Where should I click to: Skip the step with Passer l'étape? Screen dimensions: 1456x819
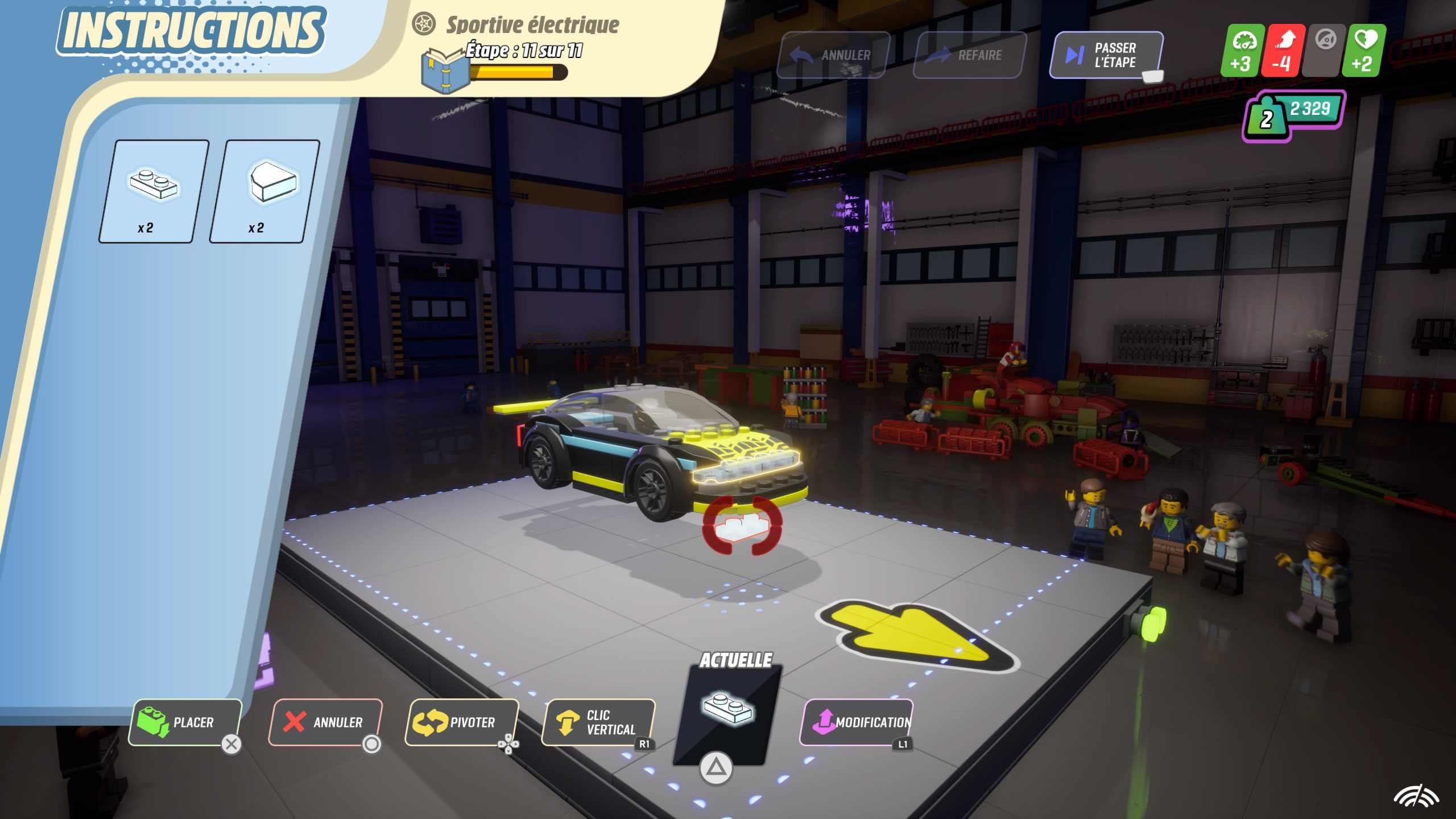pyautogui.click(x=1106, y=55)
